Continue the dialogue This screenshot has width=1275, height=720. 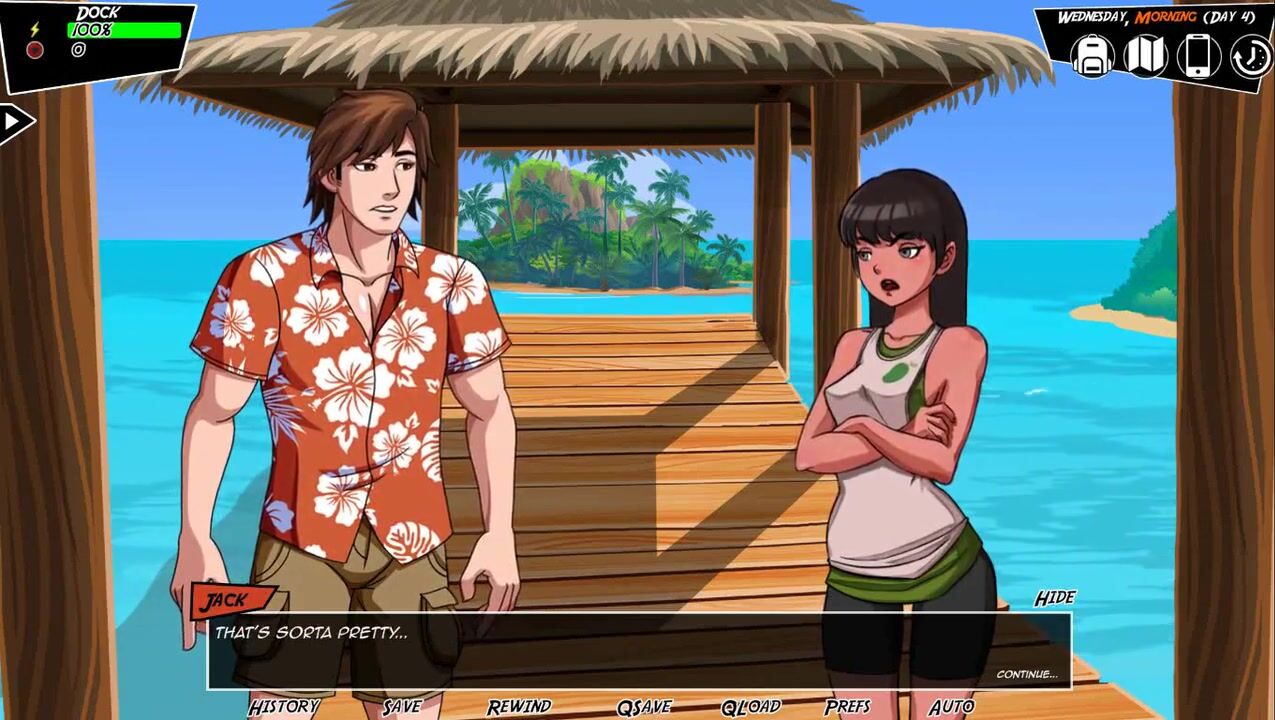click(1026, 674)
